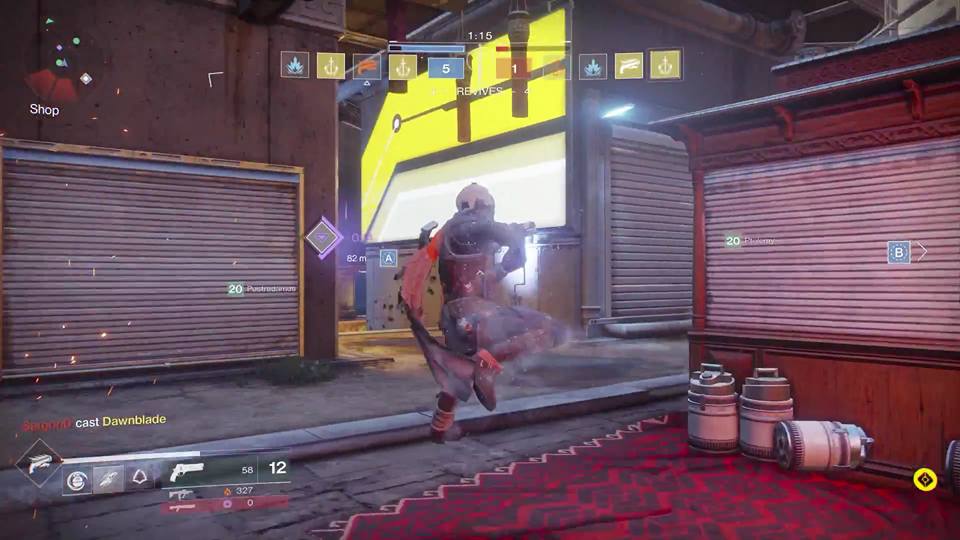This screenshot has height=540, width=960.
Task: Click the yellow circular icon in the corner
Action: tap(925, 480)
